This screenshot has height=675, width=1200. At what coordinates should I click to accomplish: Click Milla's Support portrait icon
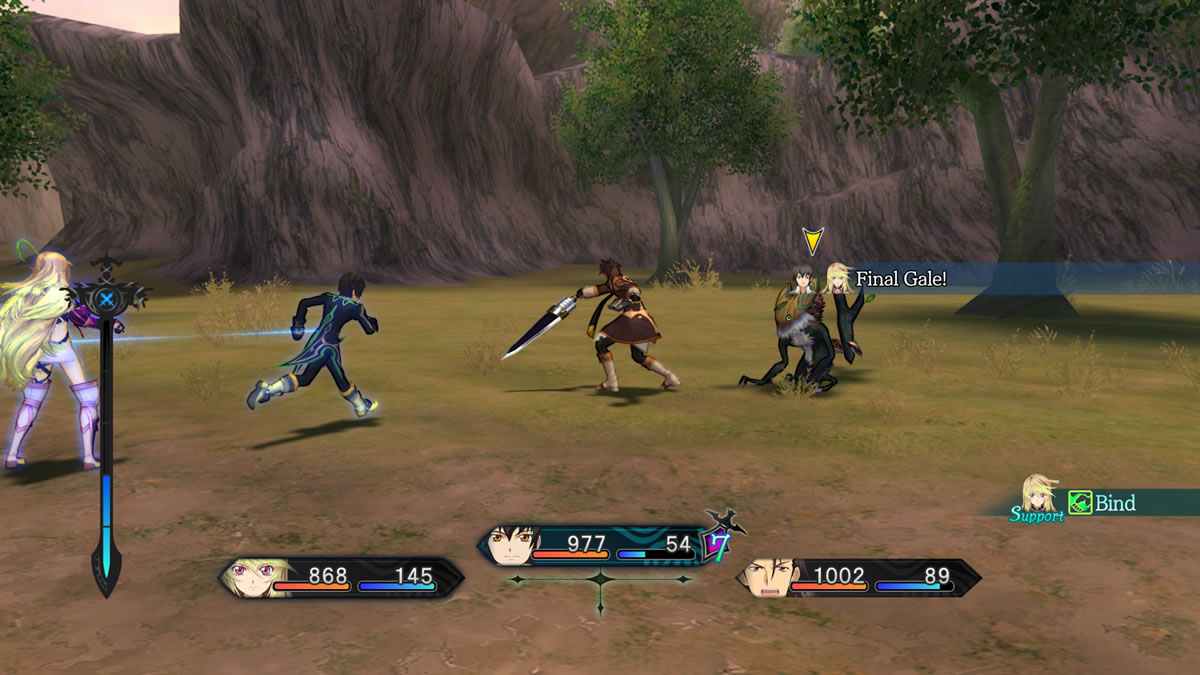(x=1037, y=494)
